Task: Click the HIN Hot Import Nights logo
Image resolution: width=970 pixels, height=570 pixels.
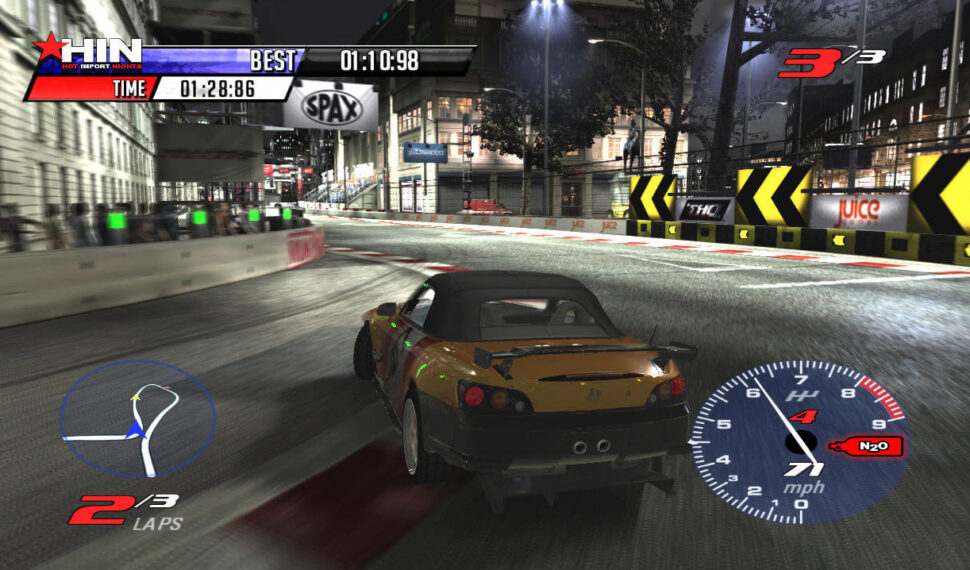Action: pos(90,53)
